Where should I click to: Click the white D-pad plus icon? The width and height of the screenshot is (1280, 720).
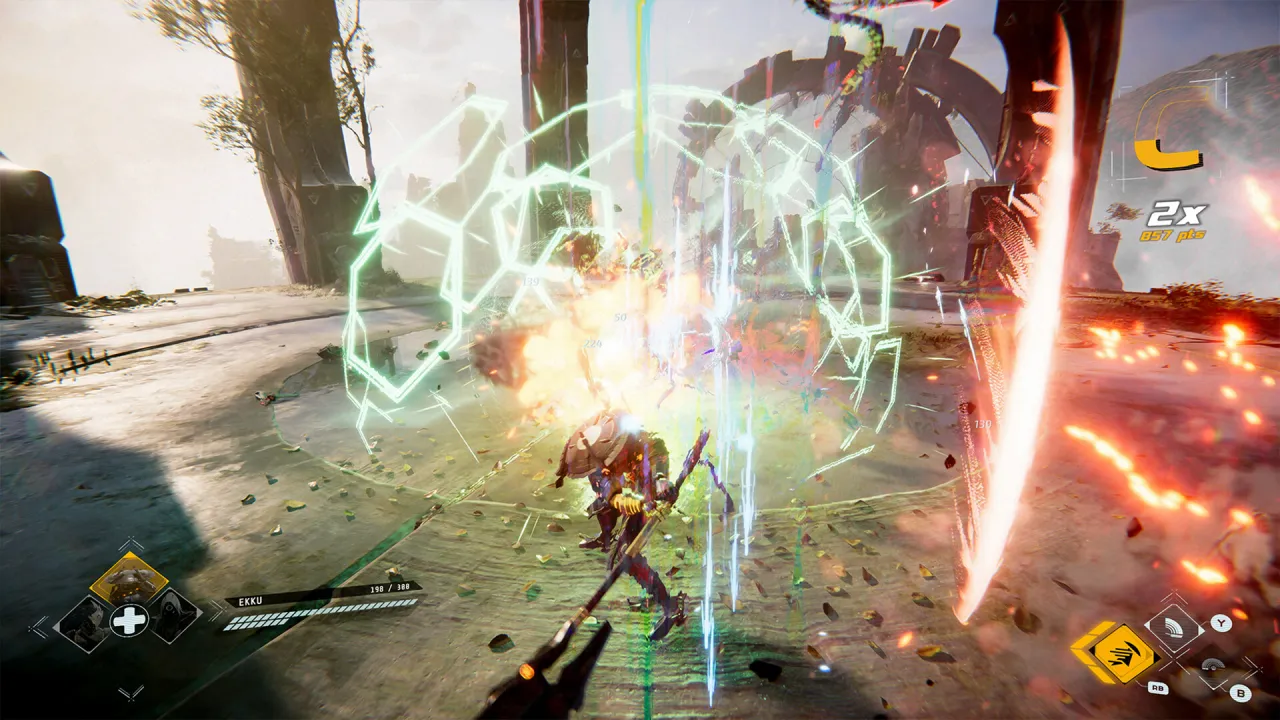[x=128, y=622]
